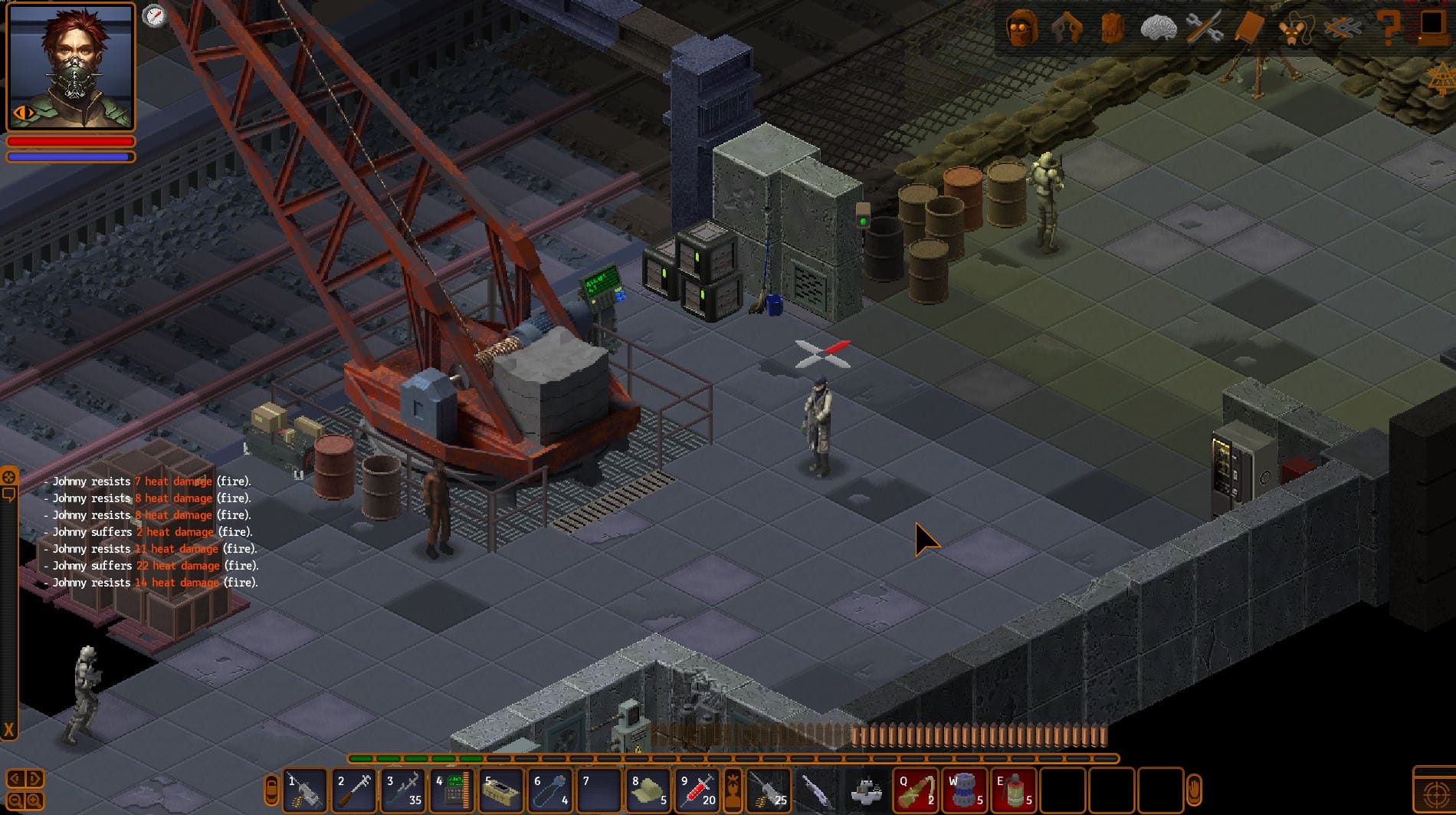Use the red syringe in slot 9
Screen dimensions: 1456x815
click(697, 790)
